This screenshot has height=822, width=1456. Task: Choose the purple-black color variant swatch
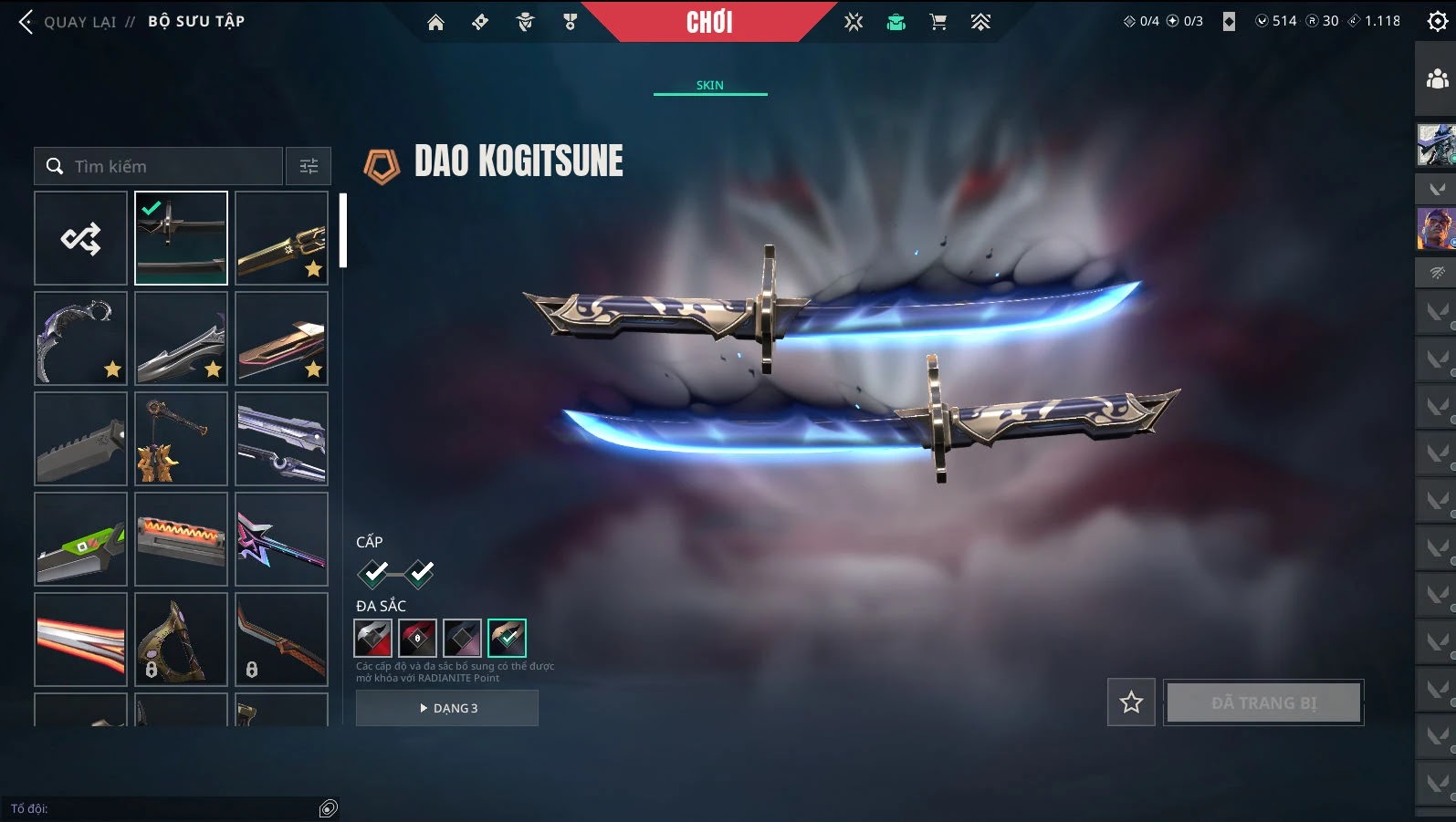[462, 638]
